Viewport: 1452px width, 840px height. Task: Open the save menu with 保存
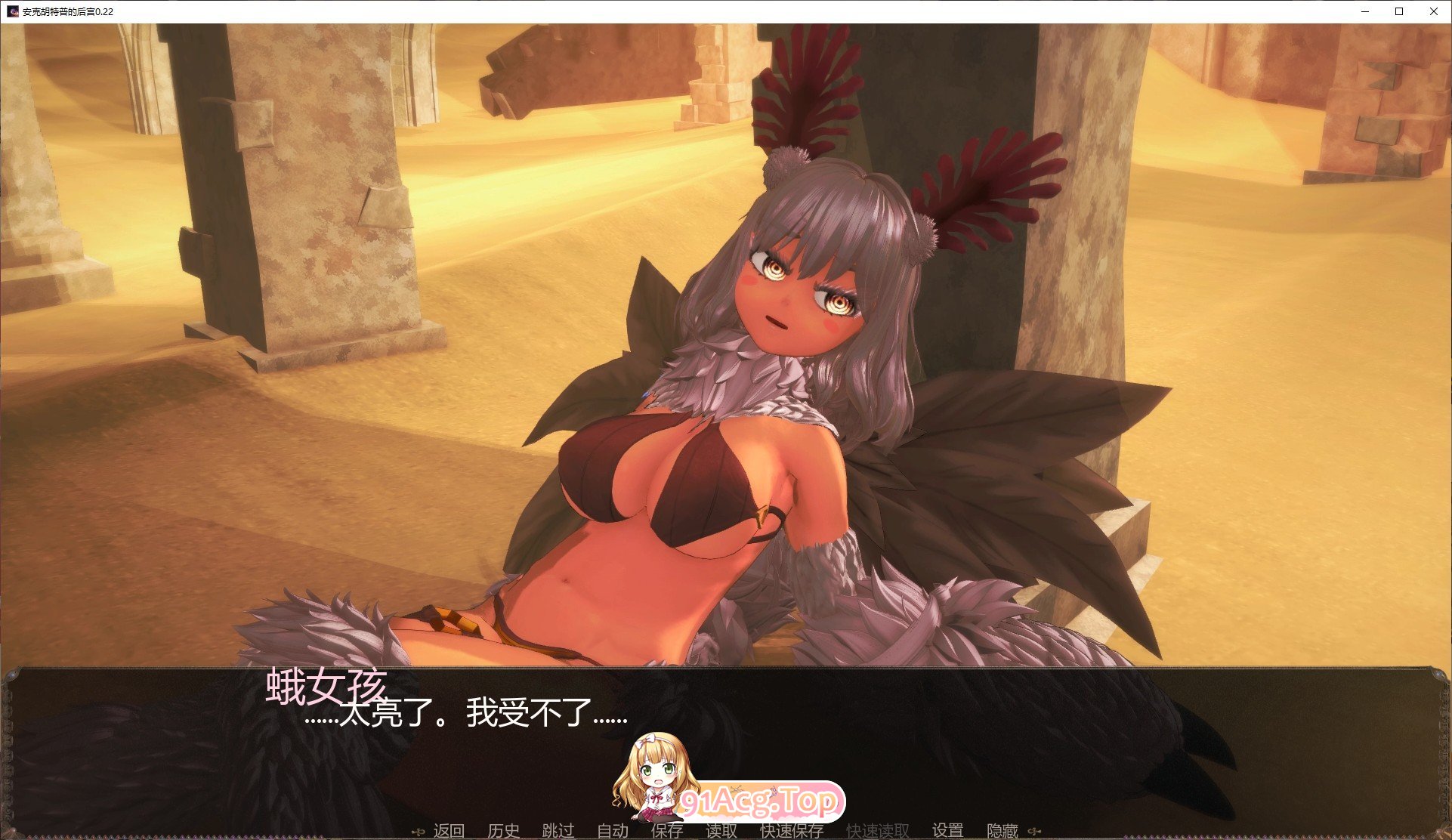pyautogui.click(x=666, y=829)
